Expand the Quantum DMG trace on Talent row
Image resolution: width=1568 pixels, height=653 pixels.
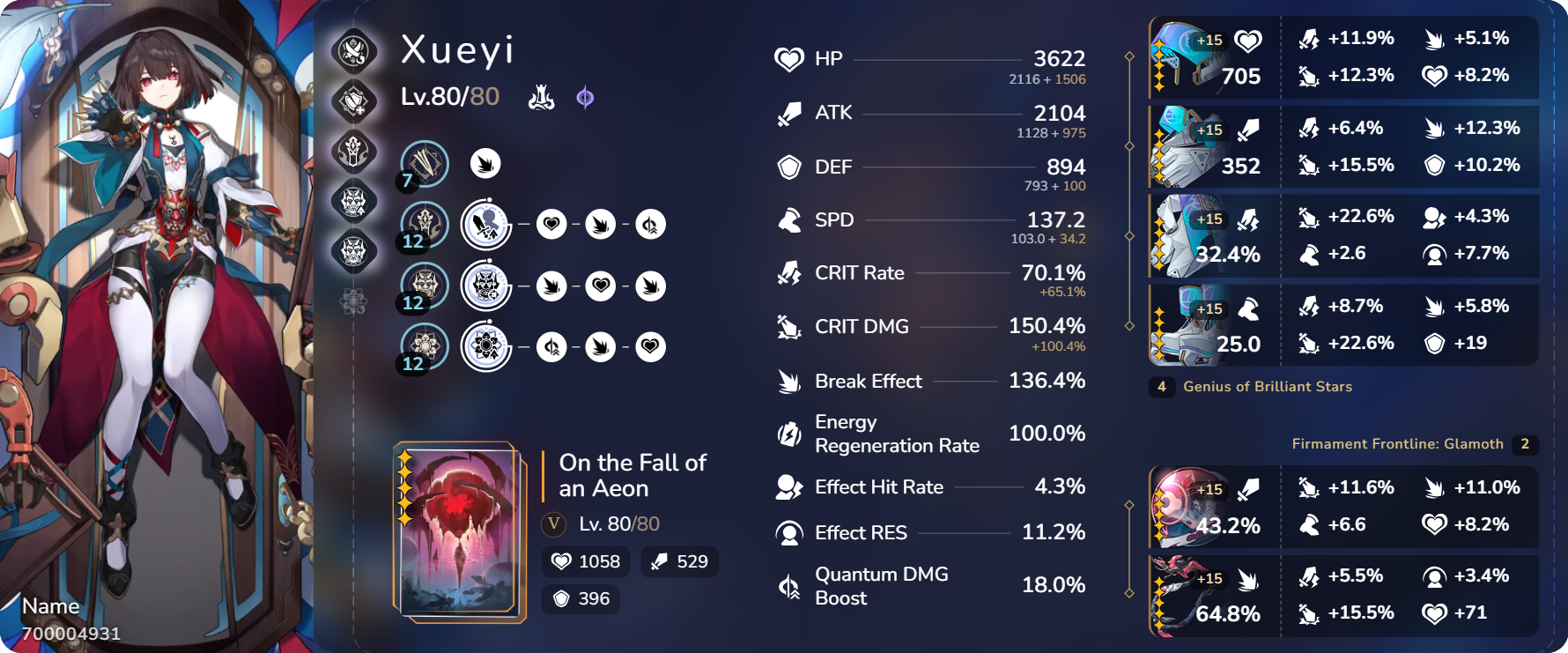point(552,347)
